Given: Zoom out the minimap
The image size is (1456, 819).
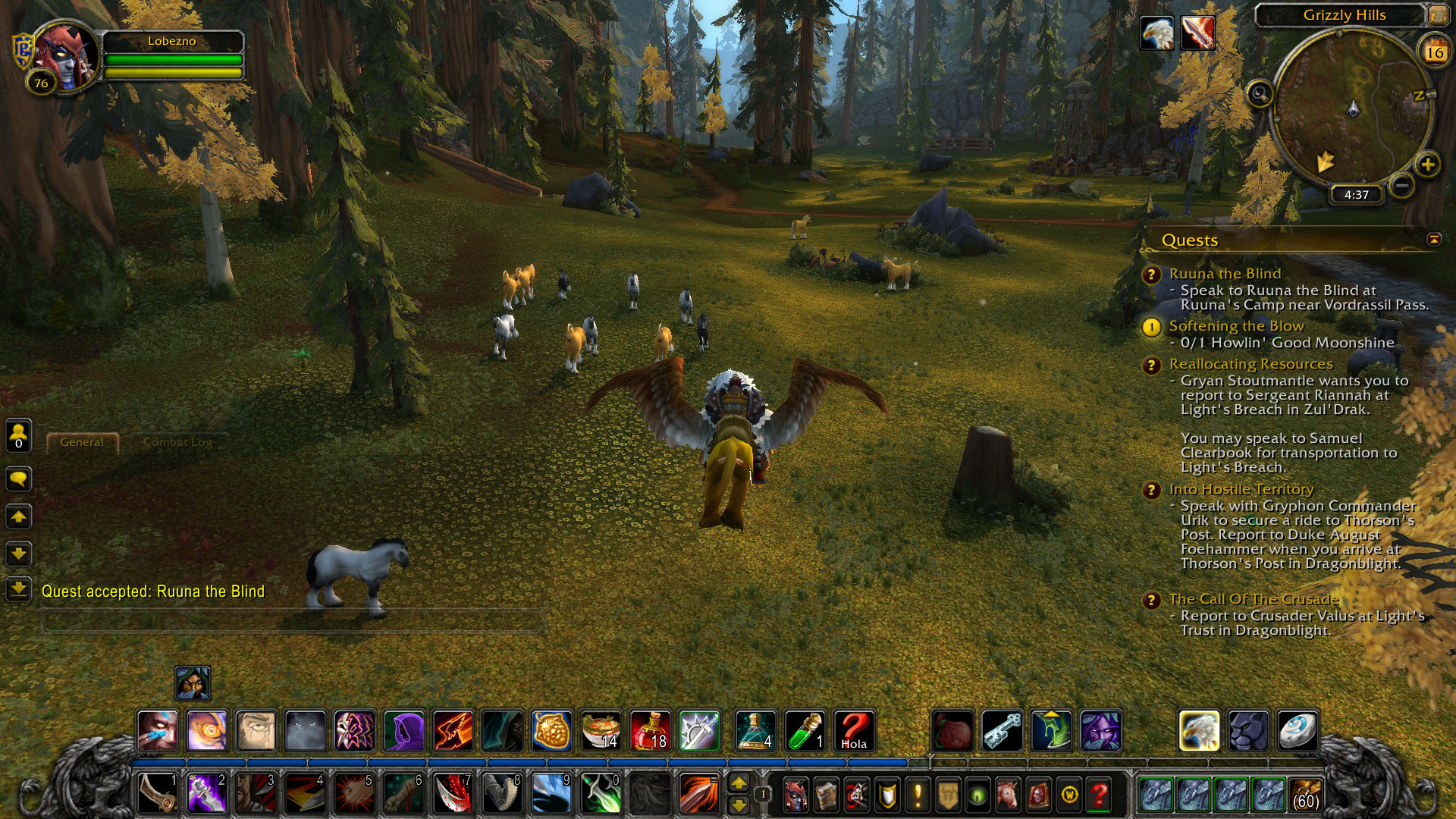Looking at the screenshot, I should pos(1402,185).
